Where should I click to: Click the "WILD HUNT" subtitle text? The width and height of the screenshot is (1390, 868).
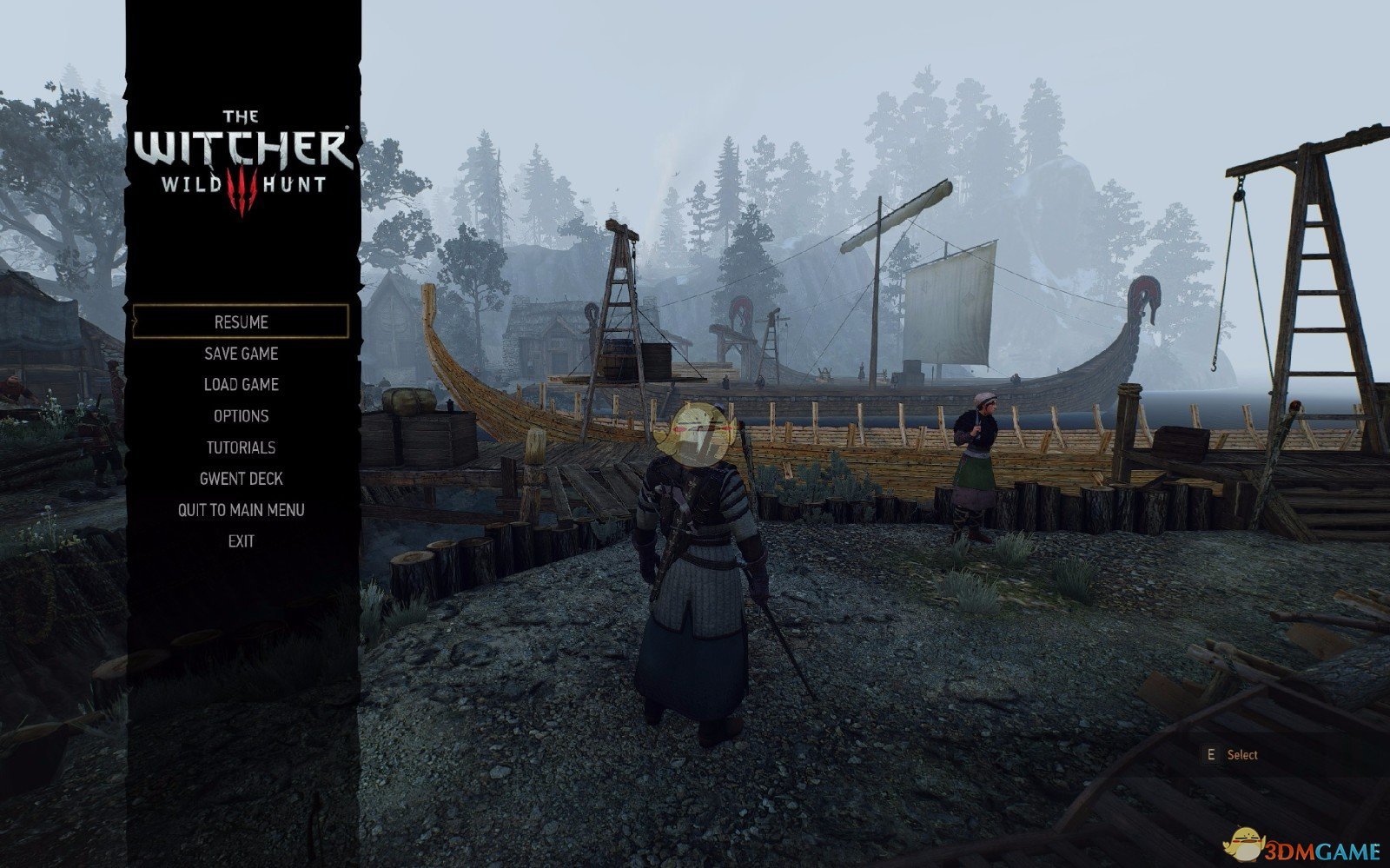[242, 185]
